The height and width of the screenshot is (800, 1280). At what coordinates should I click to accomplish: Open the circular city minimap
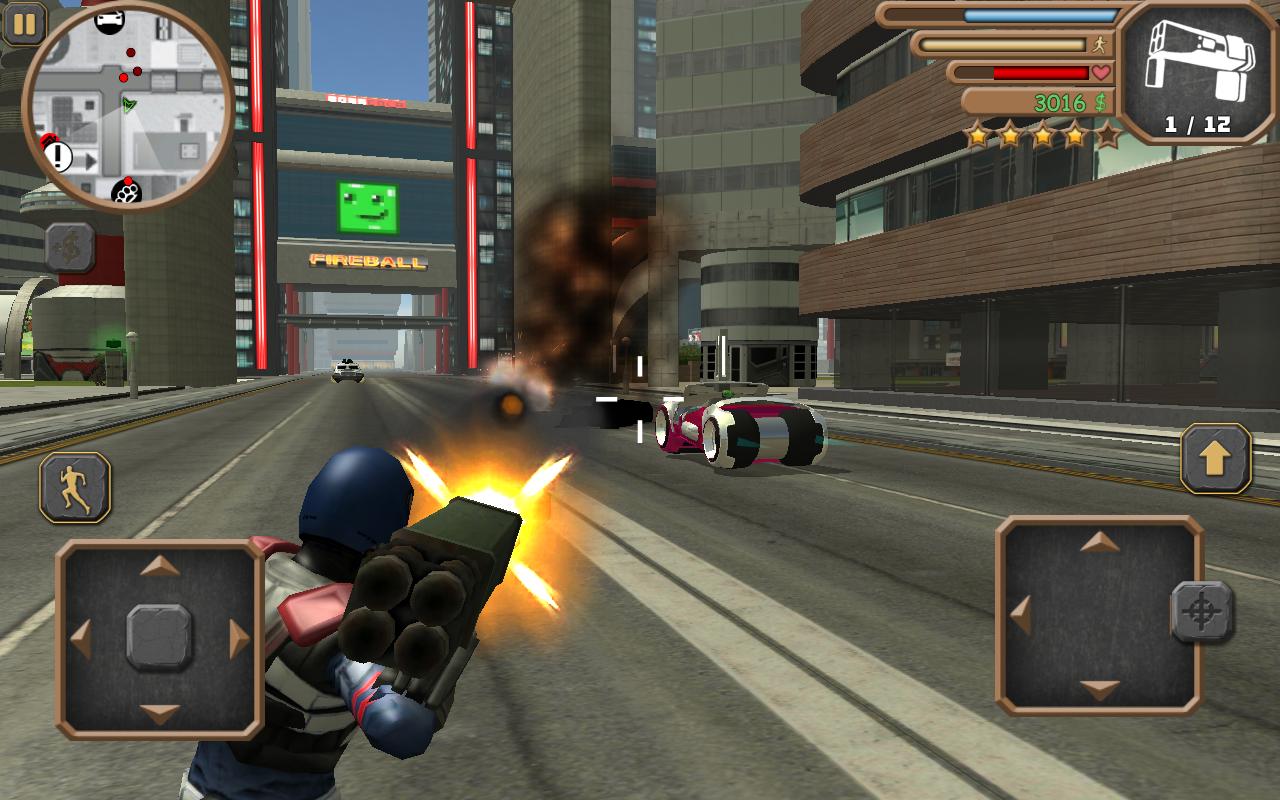(x=128, y=107)
